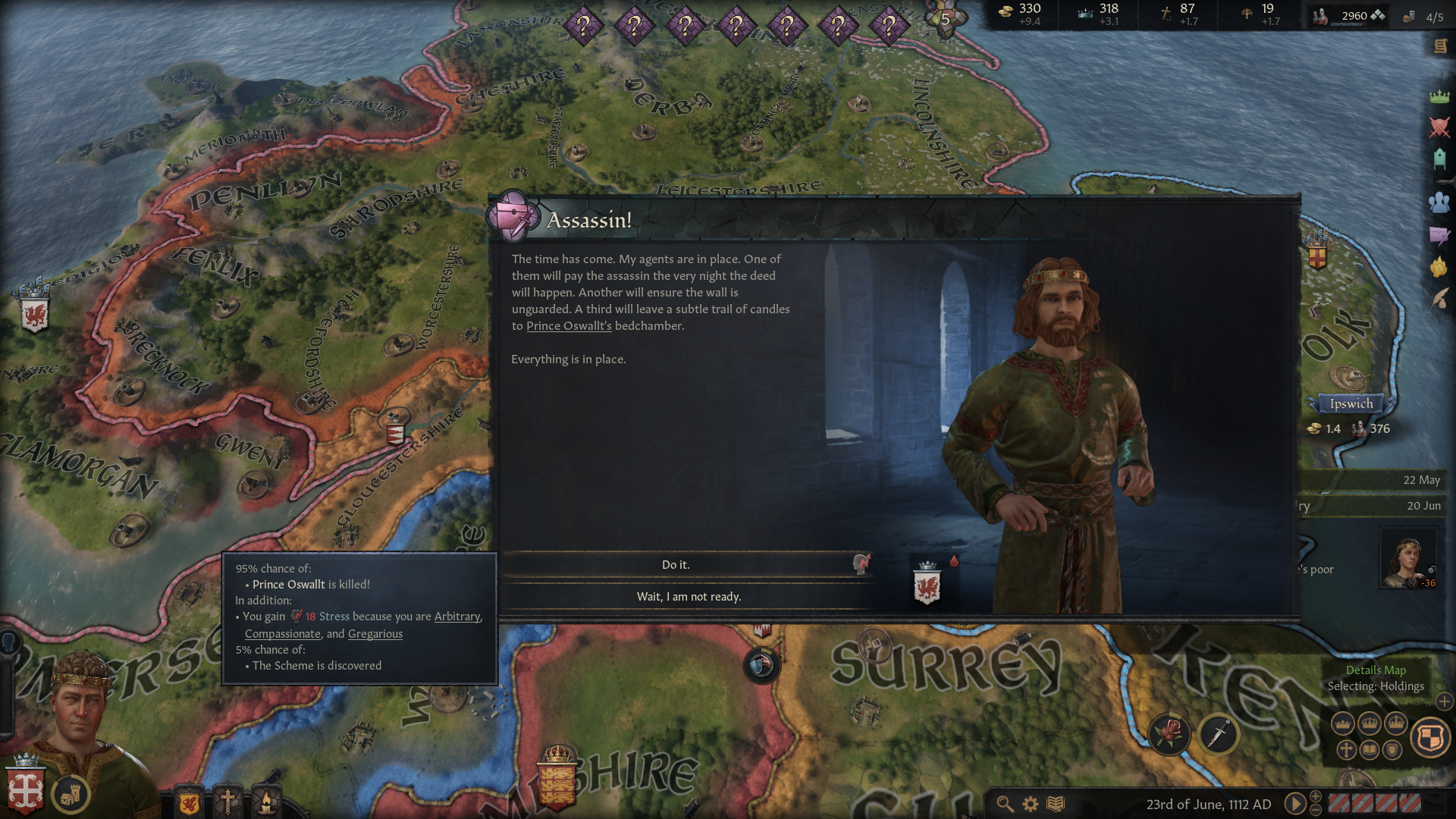Increase game speed with plus button
This screenshot has height=819, width=1456.
click(x=1316, y=796)
